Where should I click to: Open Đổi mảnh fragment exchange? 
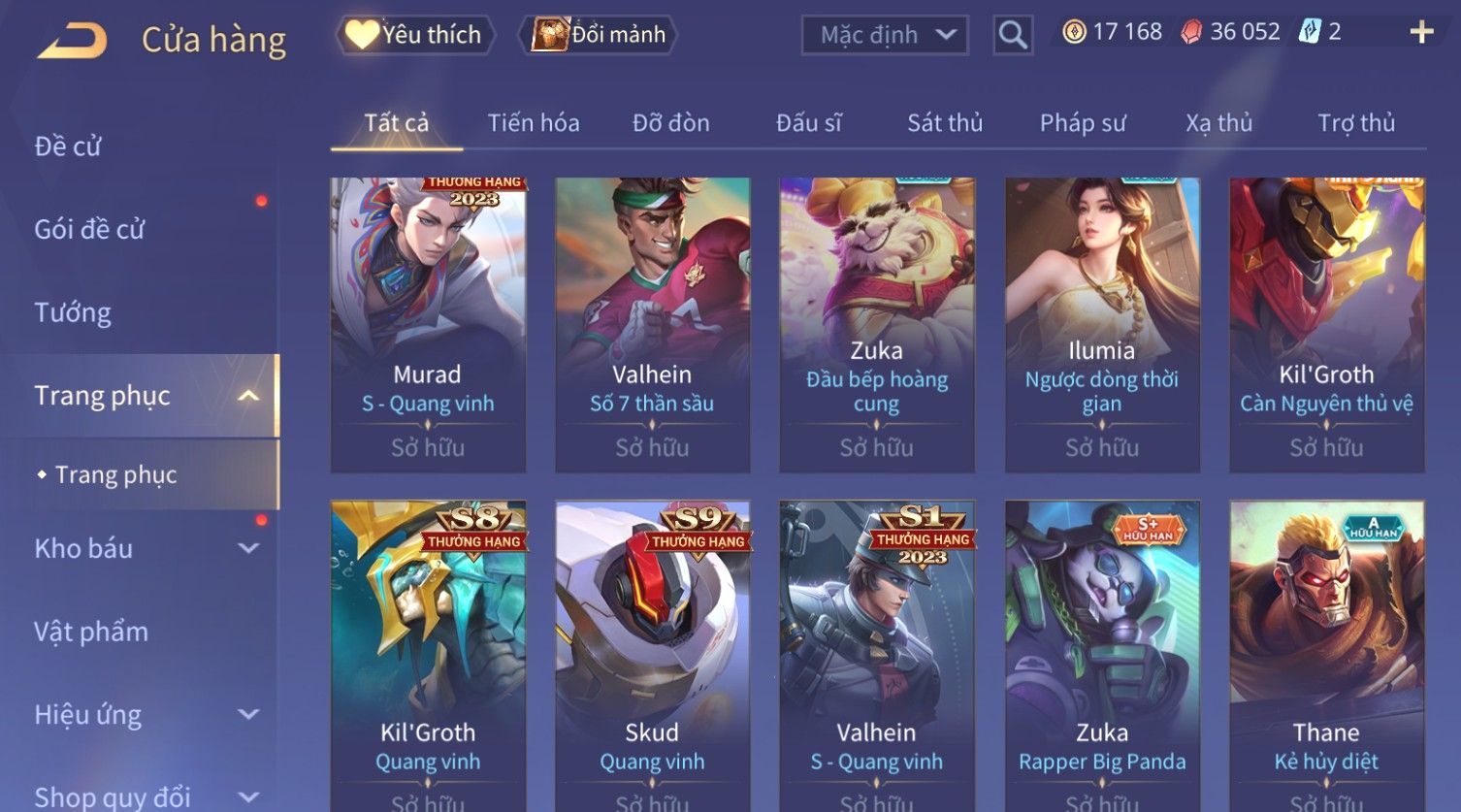[x=599, y=35]
